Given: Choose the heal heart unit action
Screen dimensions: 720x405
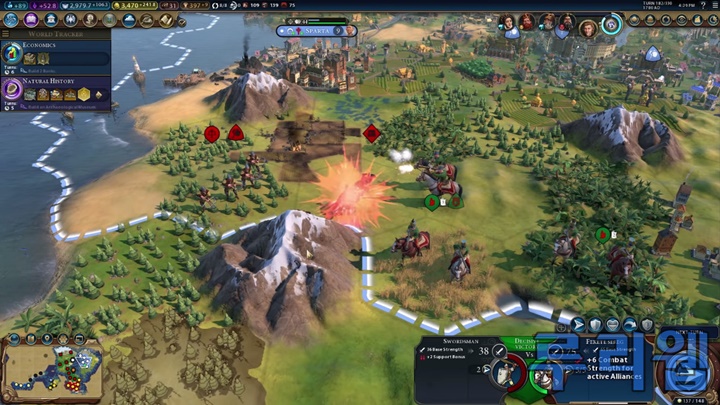Looking at the screenshot, I should point(612,324).
